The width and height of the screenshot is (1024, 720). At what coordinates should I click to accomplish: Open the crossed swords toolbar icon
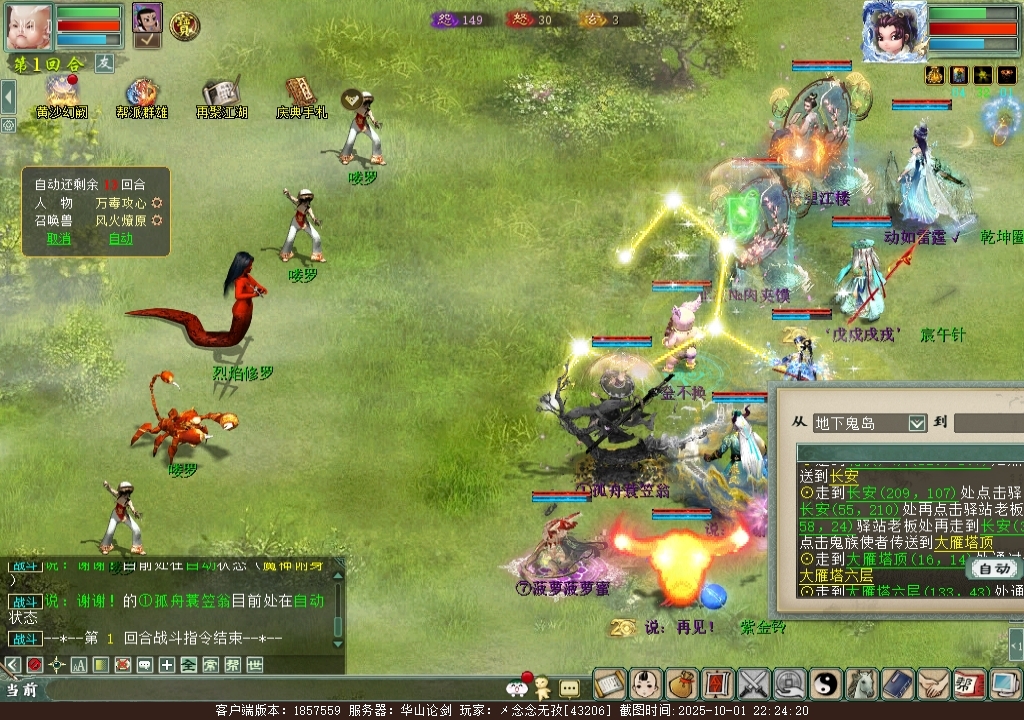[x=754, y=684]
